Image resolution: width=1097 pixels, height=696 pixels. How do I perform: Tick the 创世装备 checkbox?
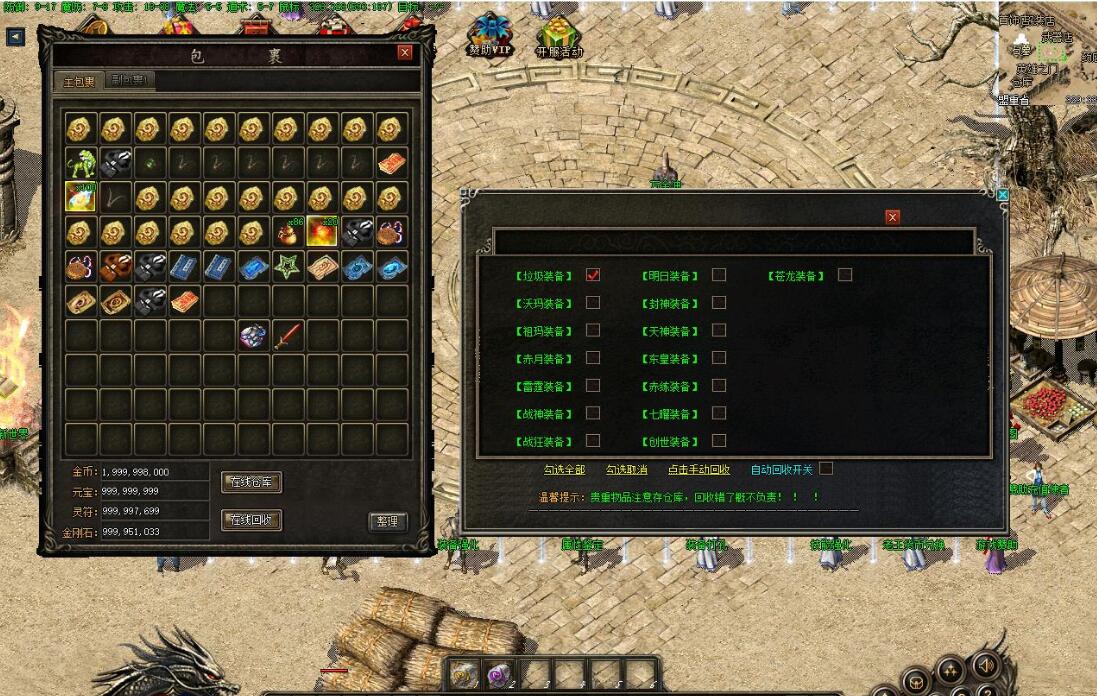point(718,441)
